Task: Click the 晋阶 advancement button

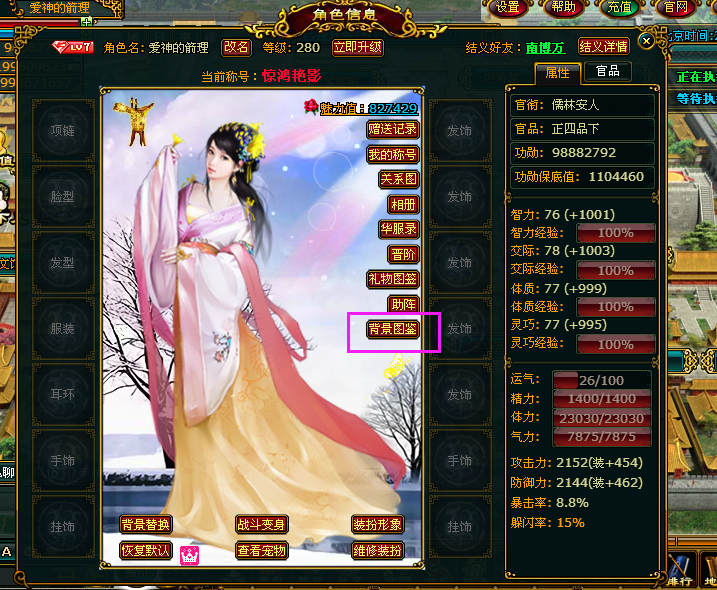Action: [x=402, y=254]
